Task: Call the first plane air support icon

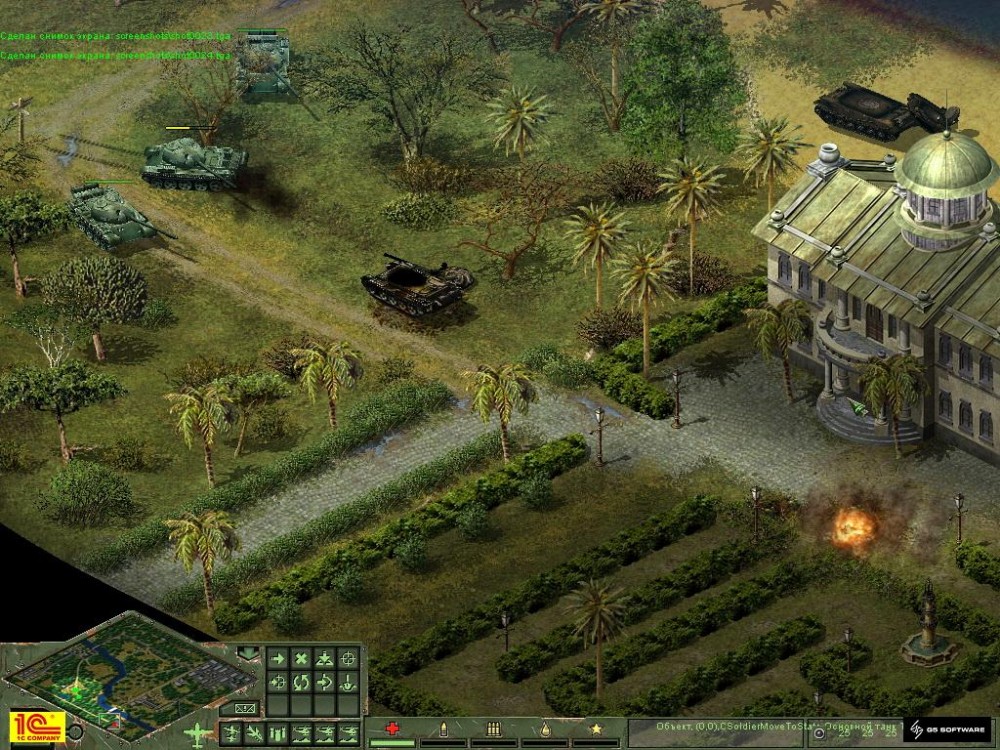Action: (230, 734)
